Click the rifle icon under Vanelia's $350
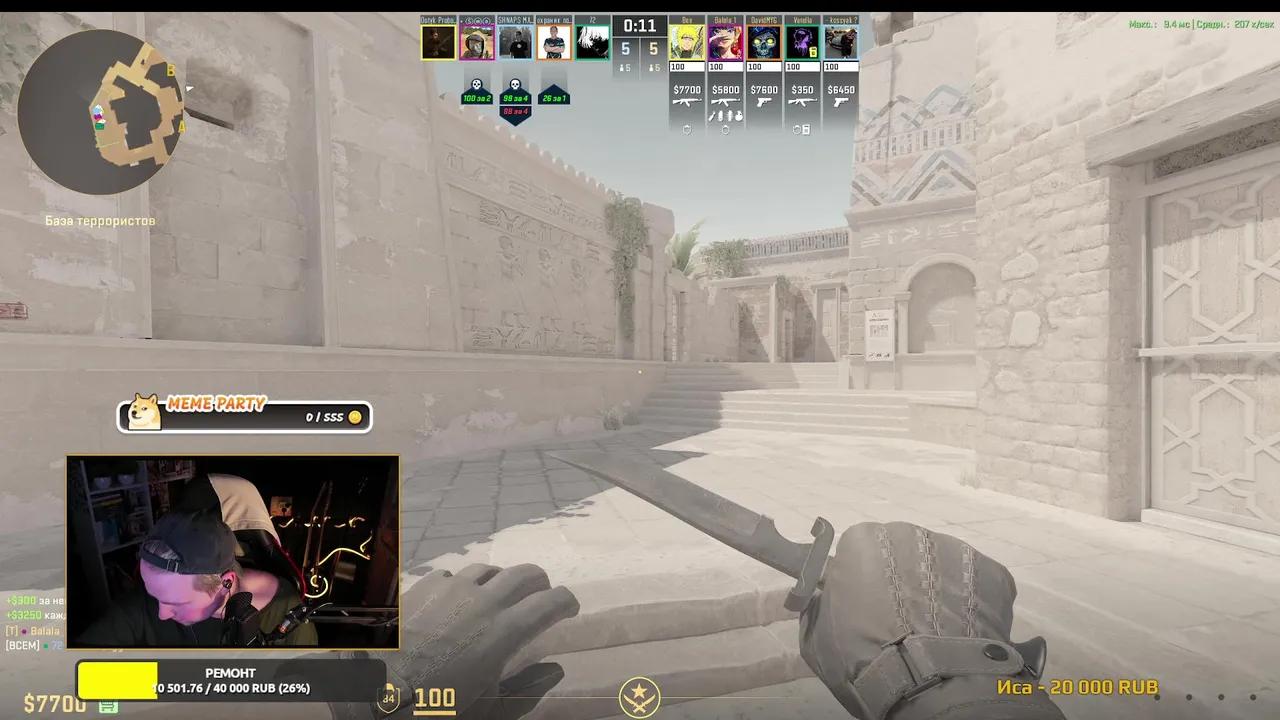 (803, 102)
